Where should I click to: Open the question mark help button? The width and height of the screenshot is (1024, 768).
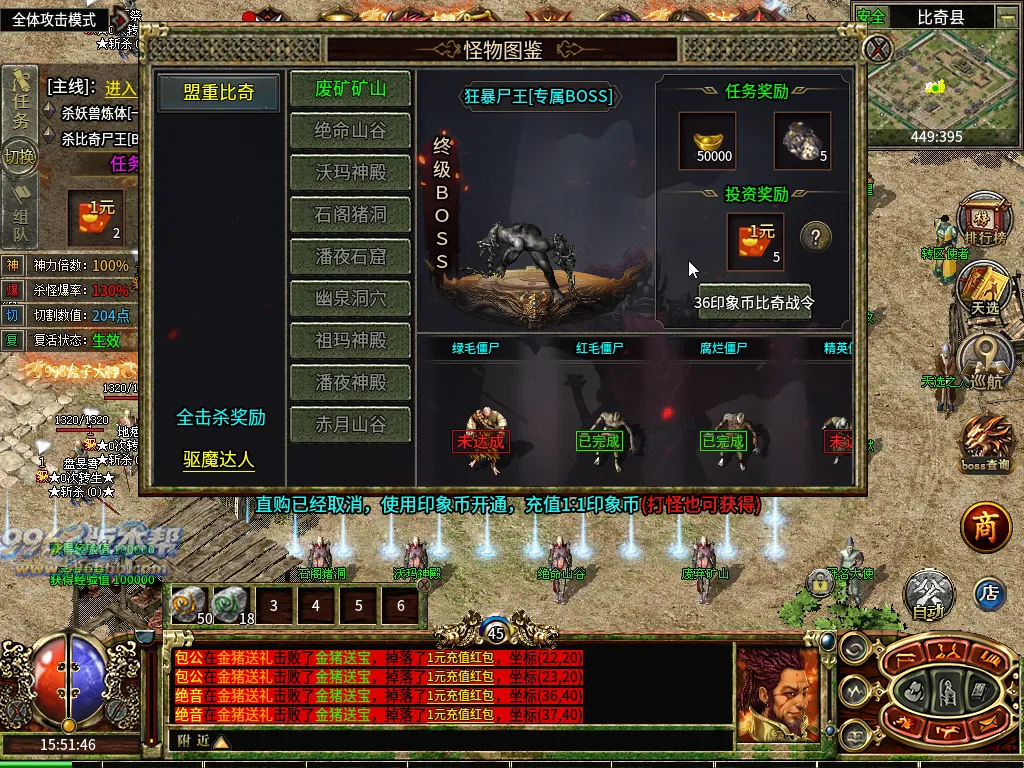pyautogui.click(x=816, y=237)
